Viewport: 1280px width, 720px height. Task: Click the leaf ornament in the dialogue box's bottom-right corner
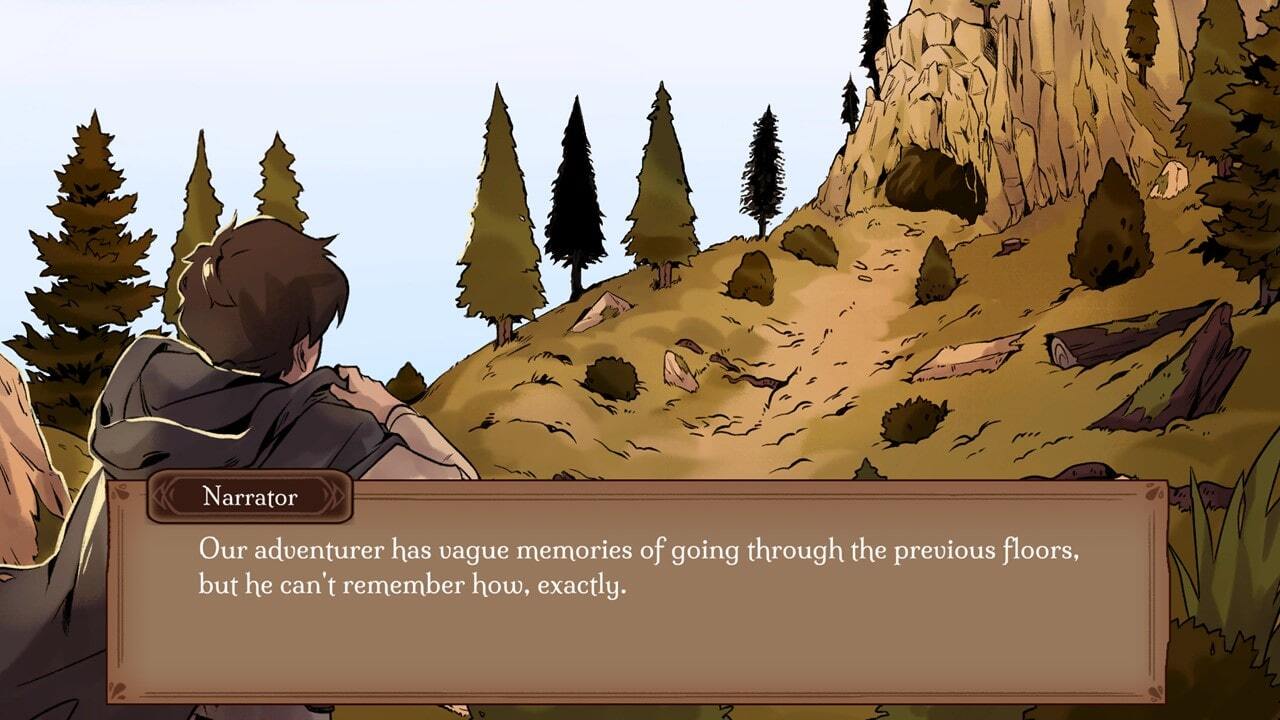pos(1152,692)
